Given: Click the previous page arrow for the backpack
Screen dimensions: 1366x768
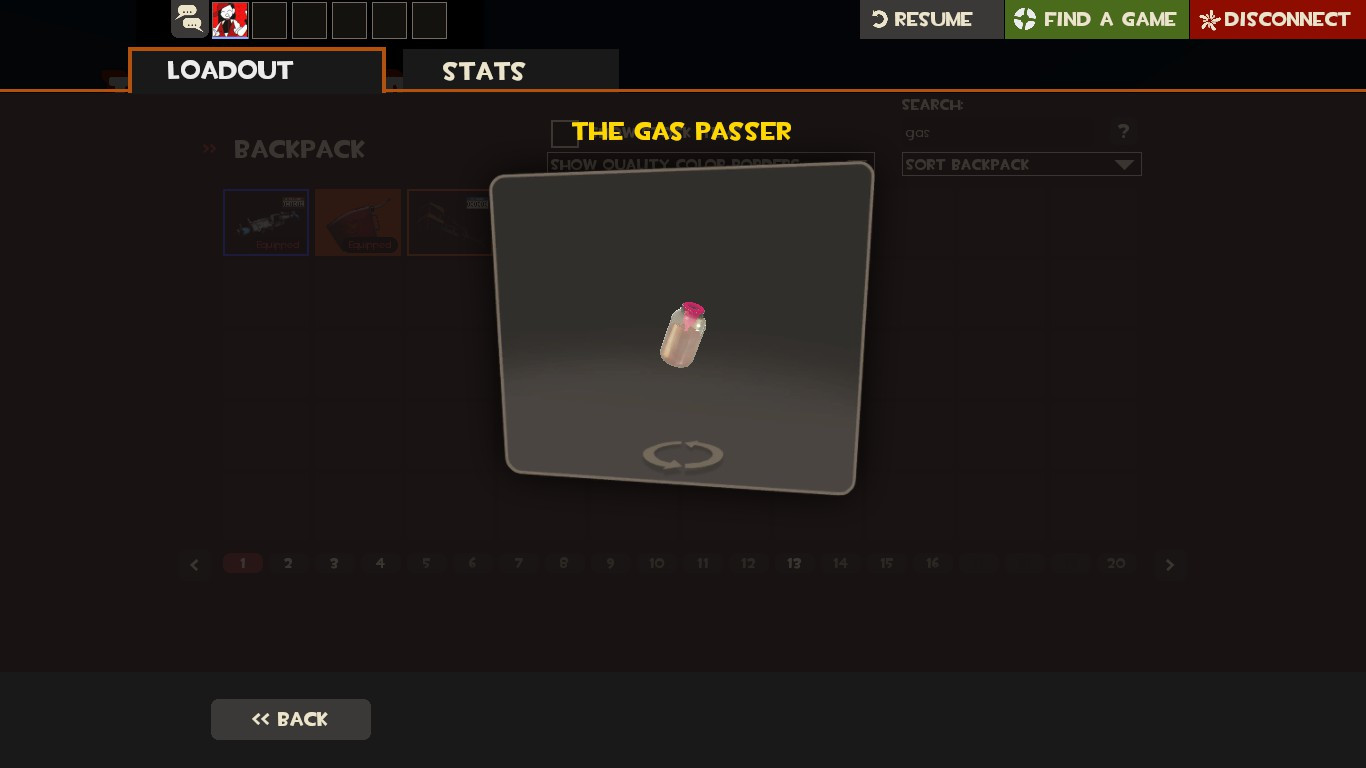Looking at the screenshot, I should point(195,564).
